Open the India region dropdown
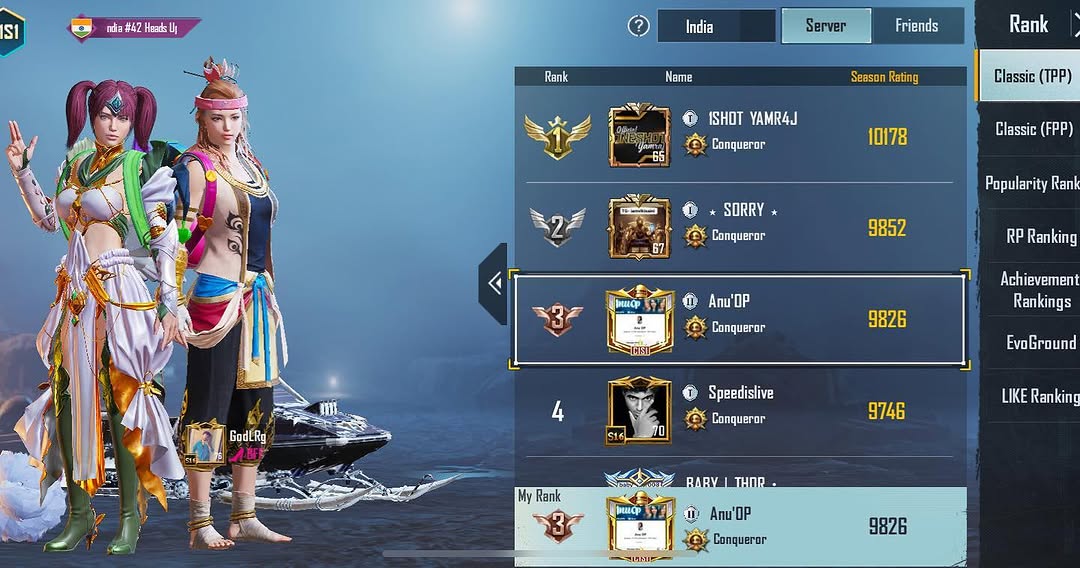This screenshot has height=568, width=1080. point(716,26)
